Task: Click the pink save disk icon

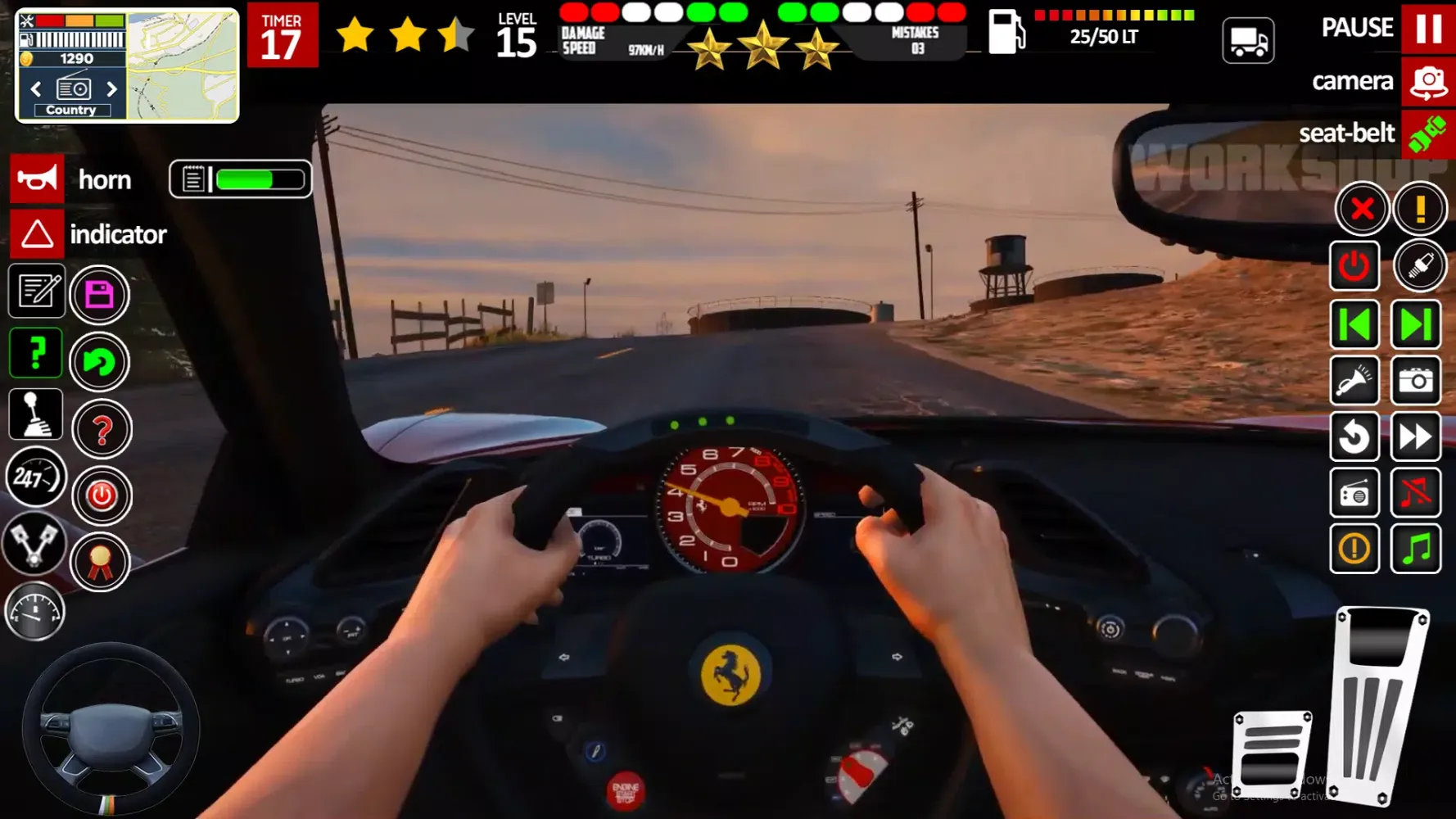Action: coord(99,296)
